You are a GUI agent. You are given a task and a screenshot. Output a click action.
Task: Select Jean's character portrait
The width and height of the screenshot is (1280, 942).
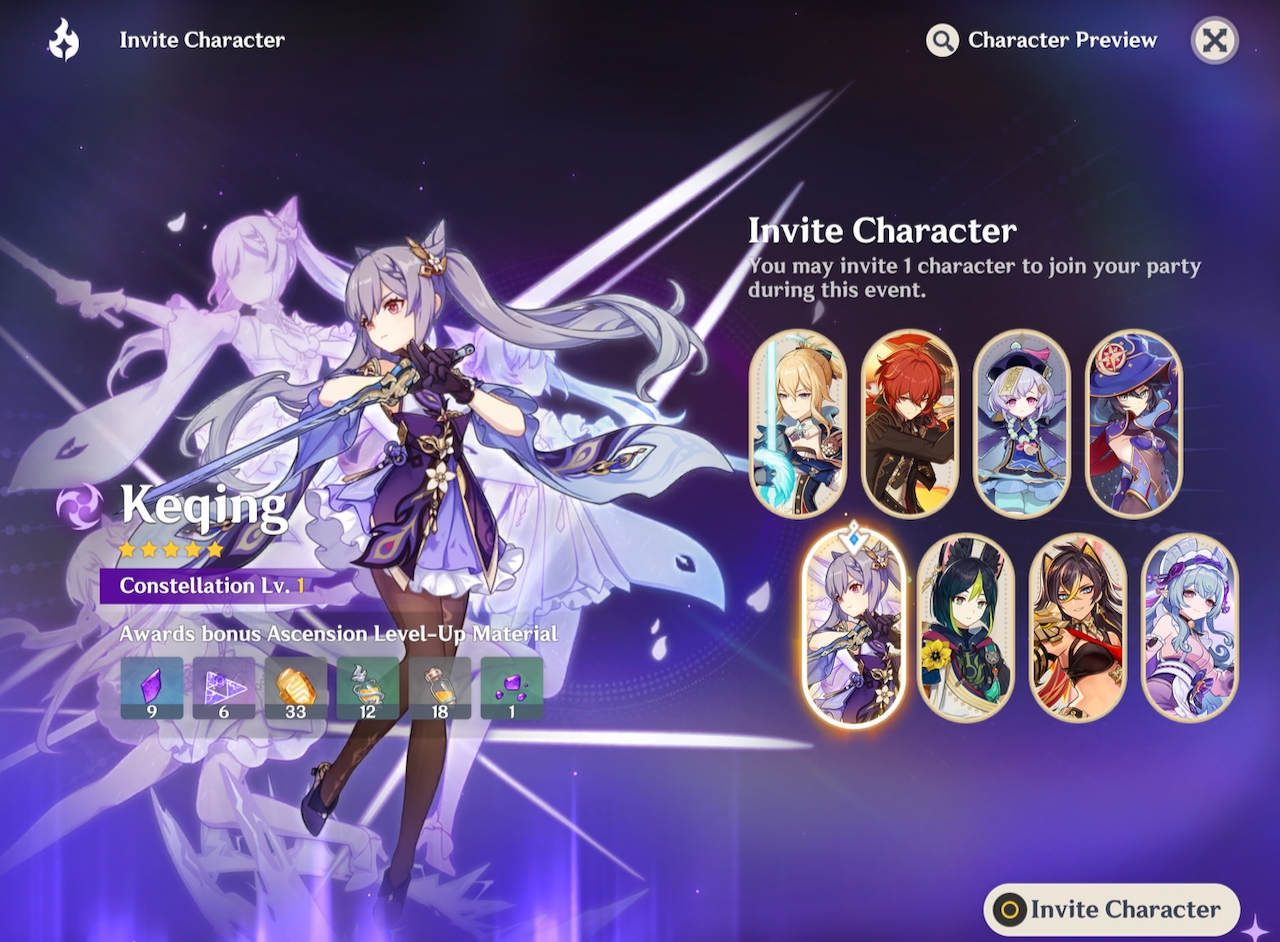[798, 423]
